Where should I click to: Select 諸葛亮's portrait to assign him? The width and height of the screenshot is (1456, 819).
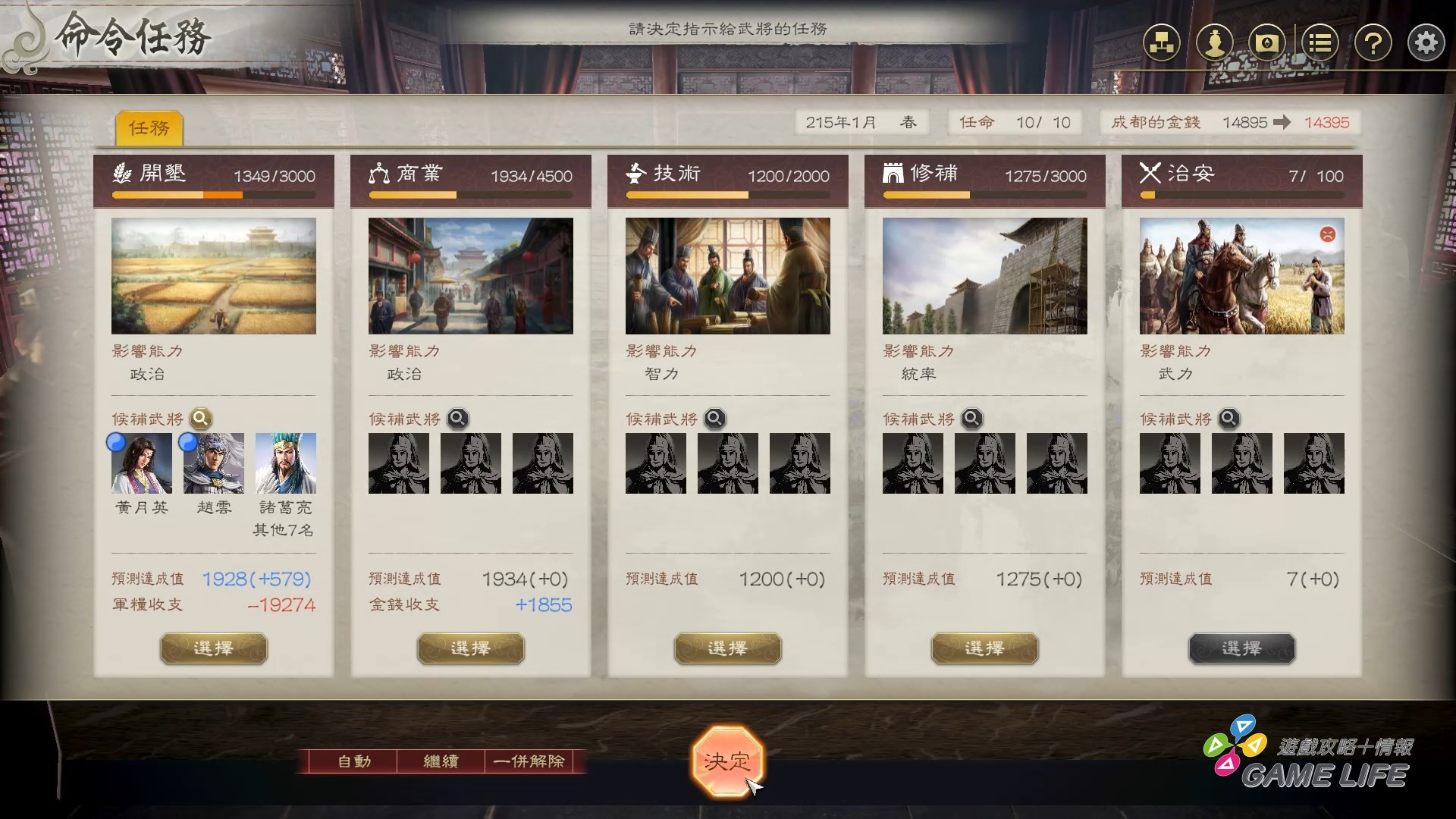[x=284, y=463]
